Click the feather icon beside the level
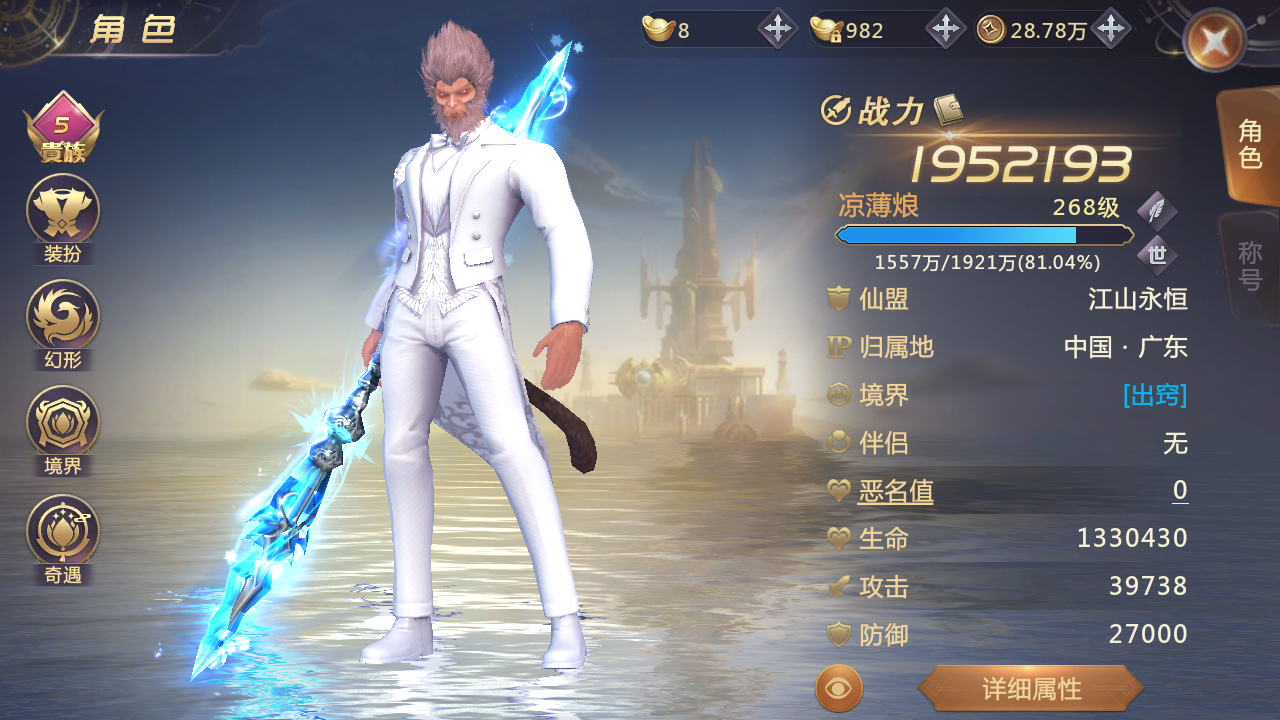 point(1157,210)
